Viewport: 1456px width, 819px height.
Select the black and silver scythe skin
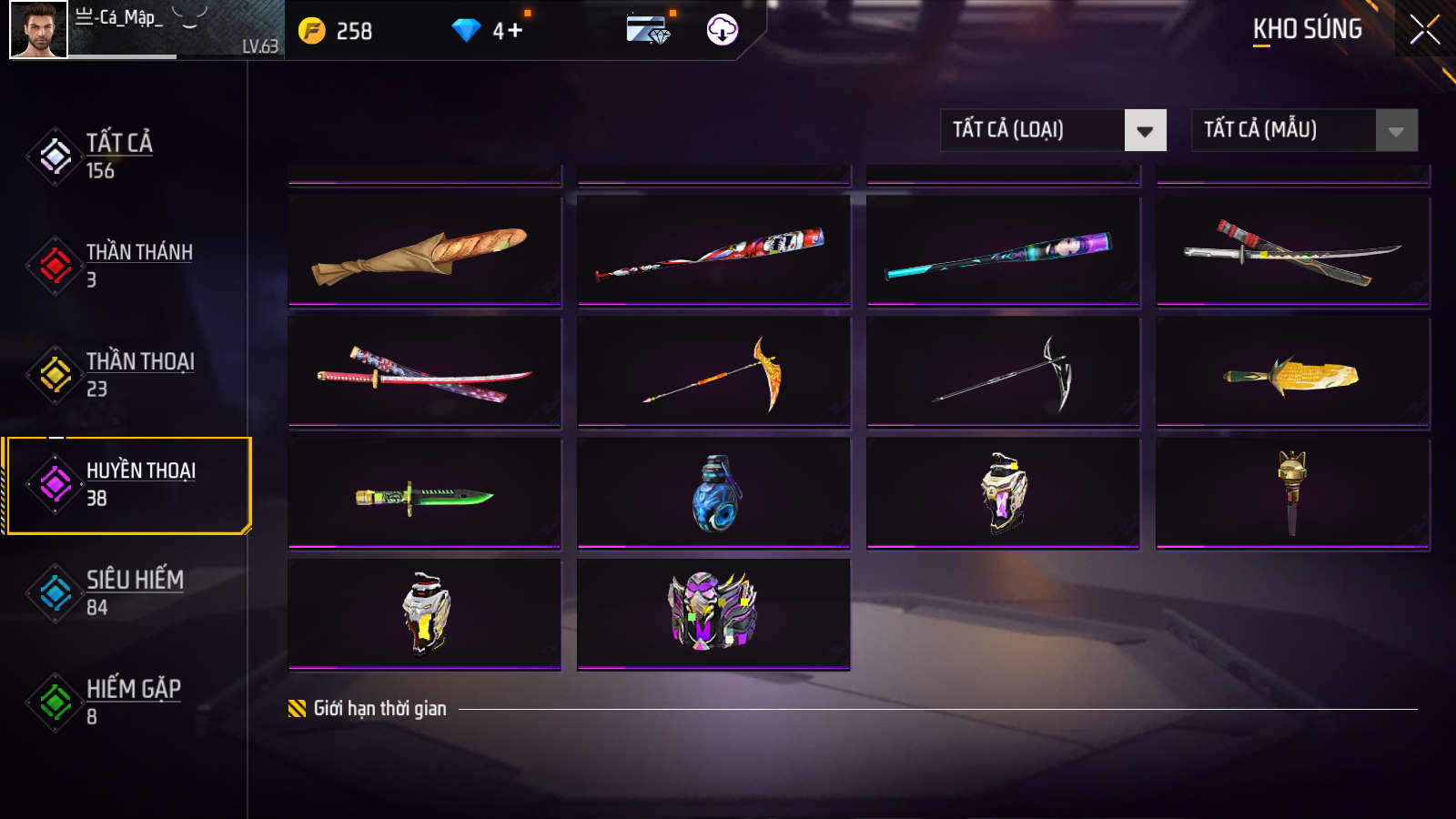tap(1003, 372)
